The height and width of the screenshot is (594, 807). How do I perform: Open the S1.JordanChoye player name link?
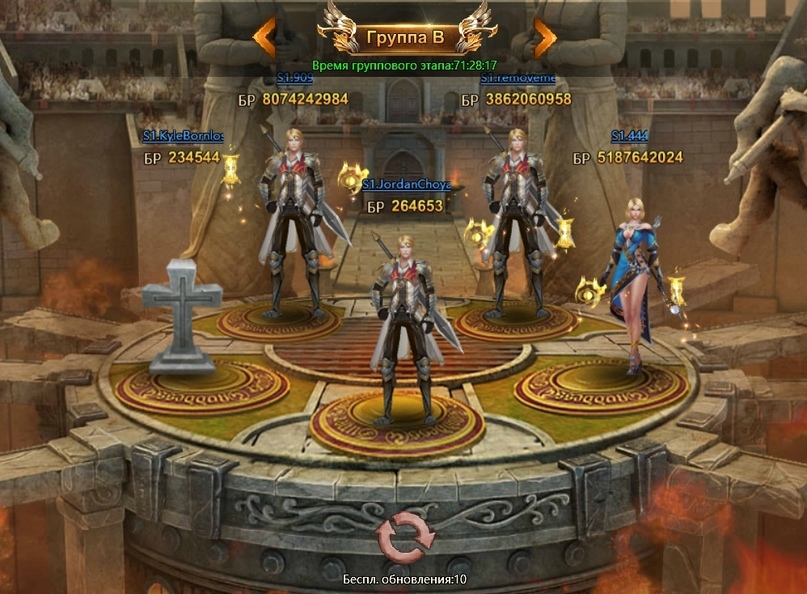[406, 185]
